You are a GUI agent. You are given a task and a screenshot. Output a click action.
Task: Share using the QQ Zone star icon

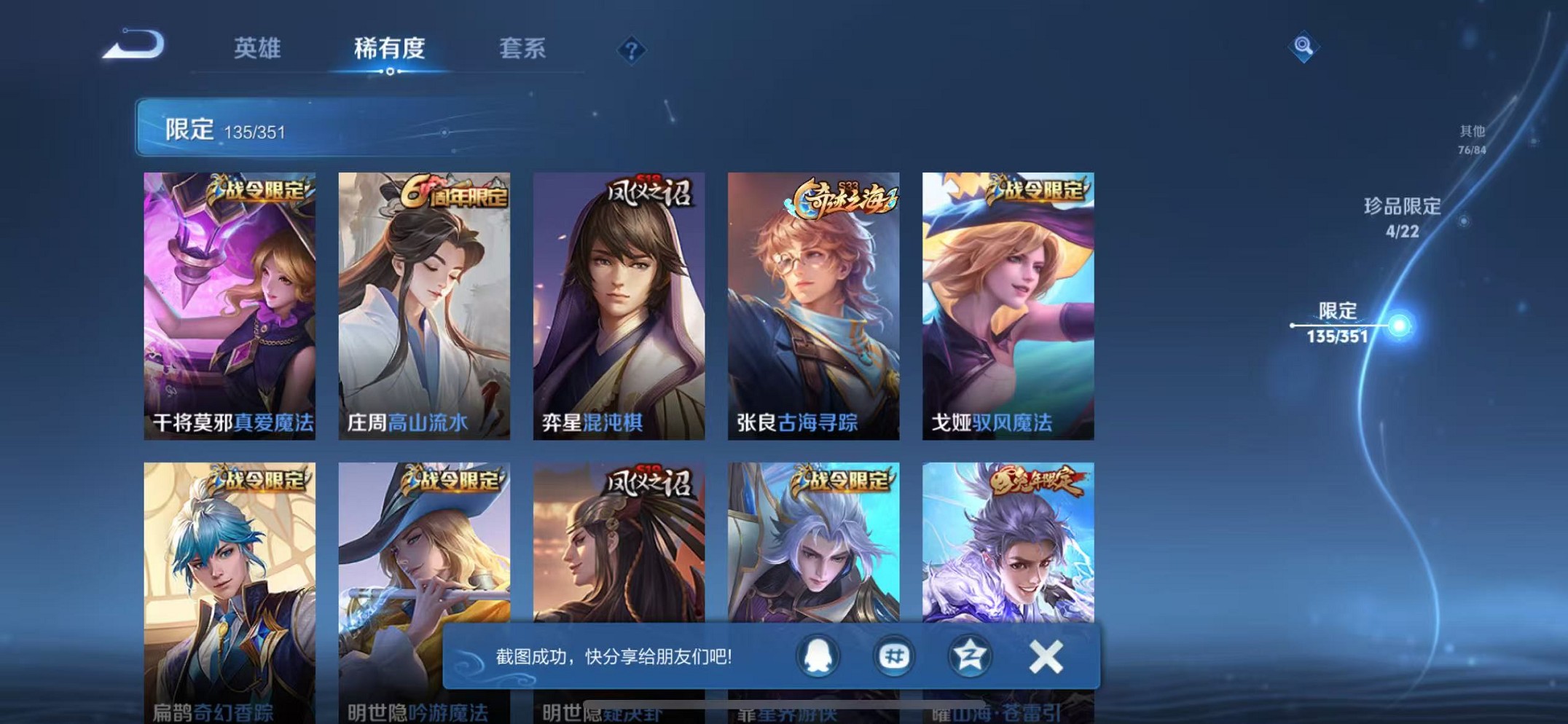coord(969,655)
